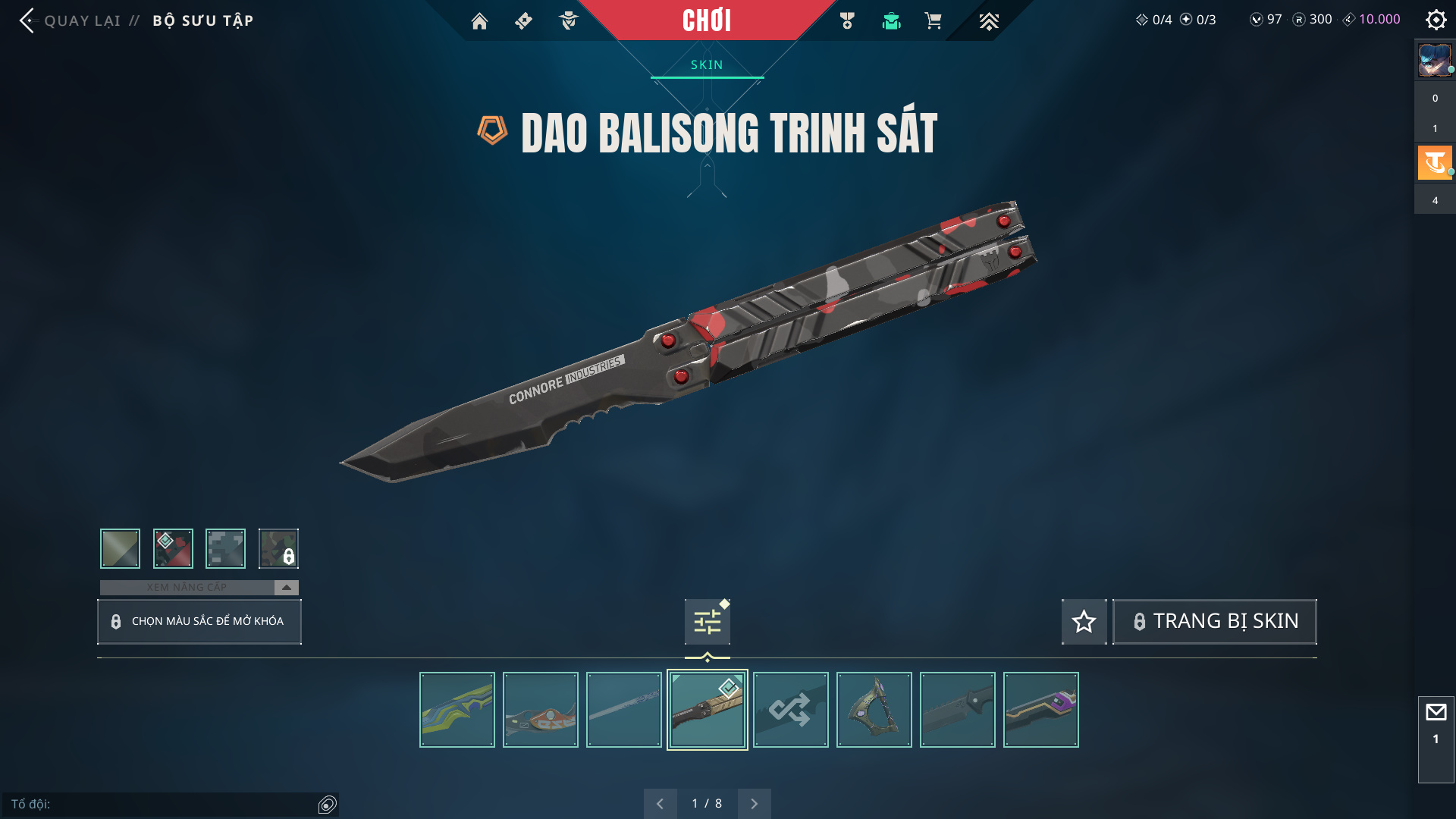Open the mail envelope inbox
The image size is (1456, 819).
(x=1436, y=713)
